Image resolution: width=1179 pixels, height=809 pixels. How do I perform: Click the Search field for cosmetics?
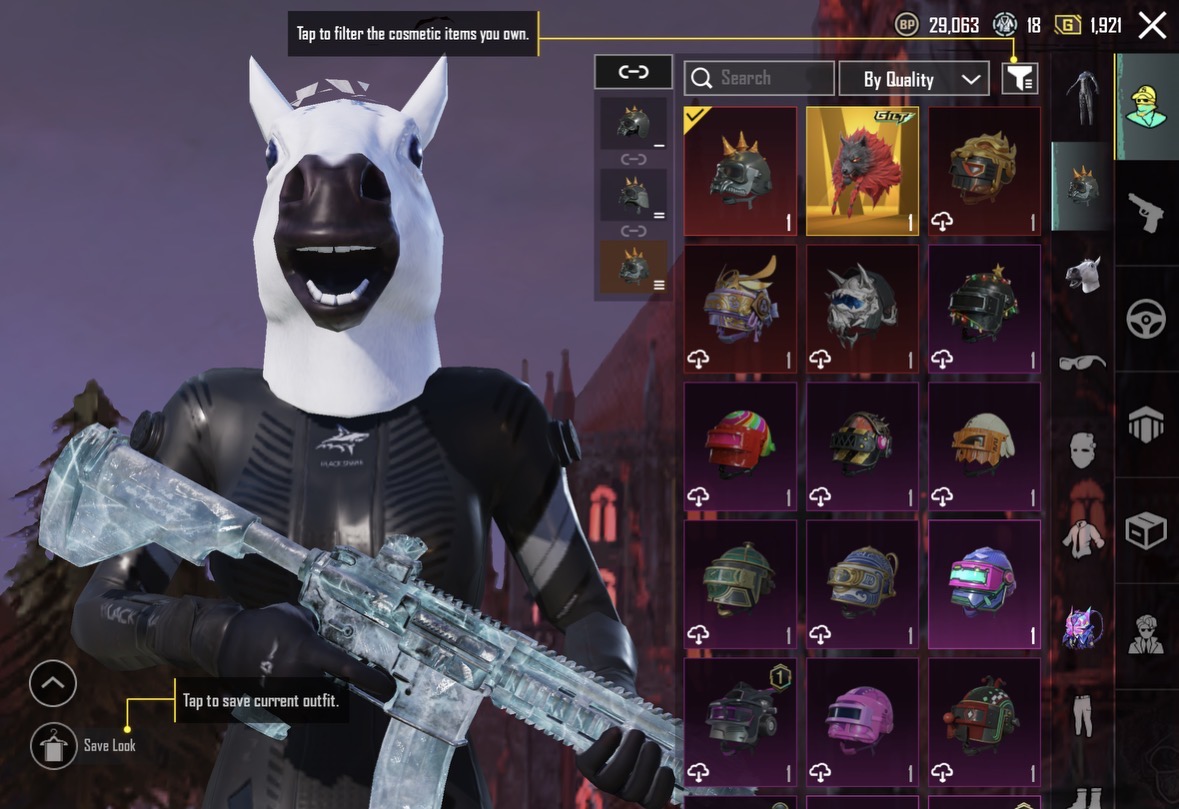(759, 78)
